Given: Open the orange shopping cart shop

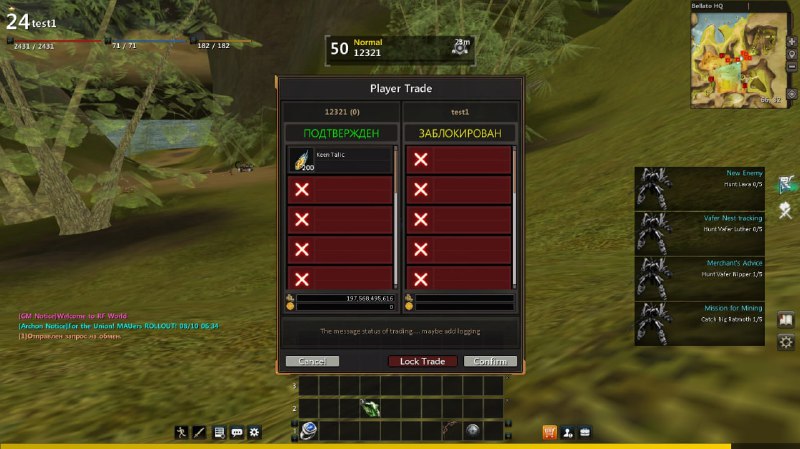Looking at the screenshot, I should [x=549, y=432].
